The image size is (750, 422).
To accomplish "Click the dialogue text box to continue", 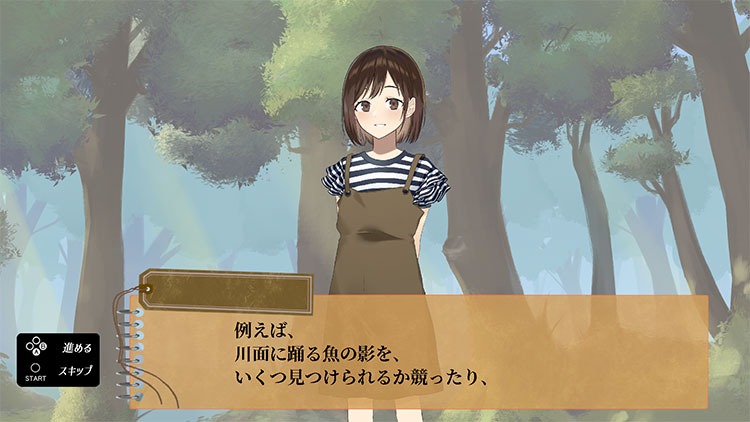I will pos(420,352).
